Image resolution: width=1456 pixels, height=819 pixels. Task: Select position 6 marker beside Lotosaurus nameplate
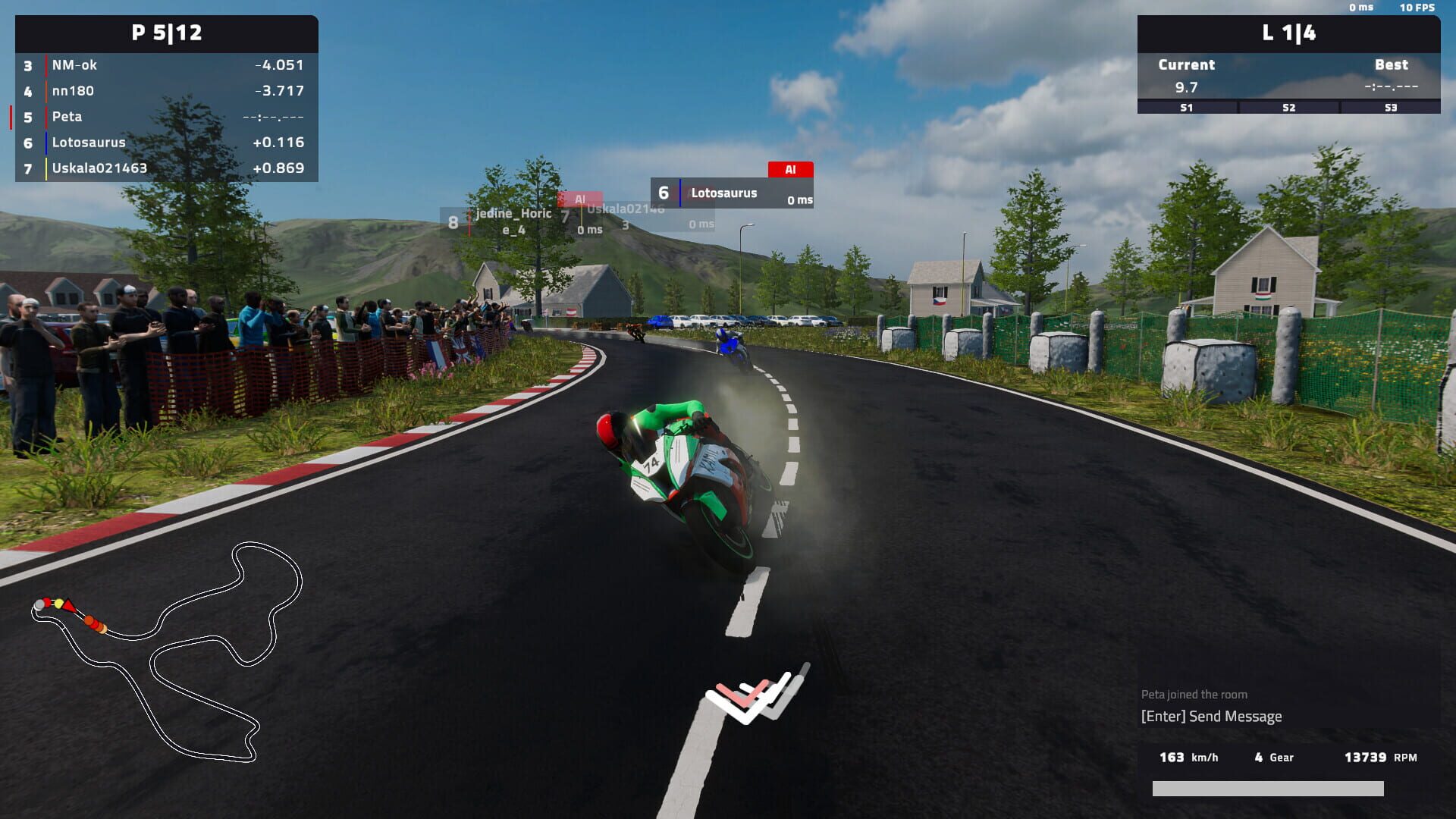(x=665, y=192)
